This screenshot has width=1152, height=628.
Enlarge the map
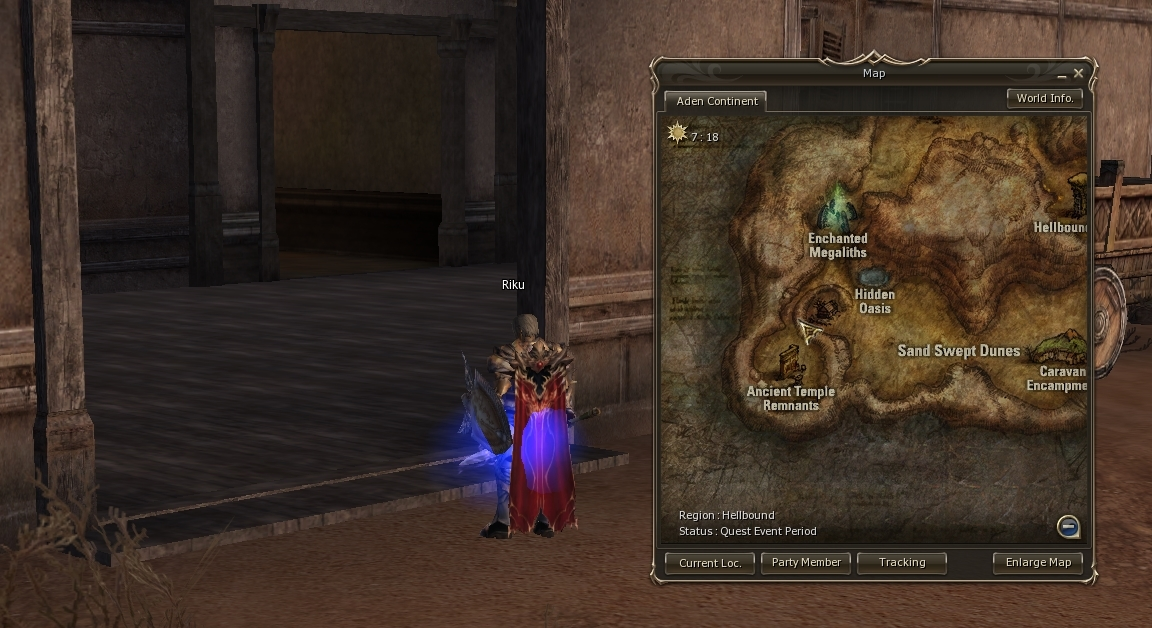coord(1038,562)
